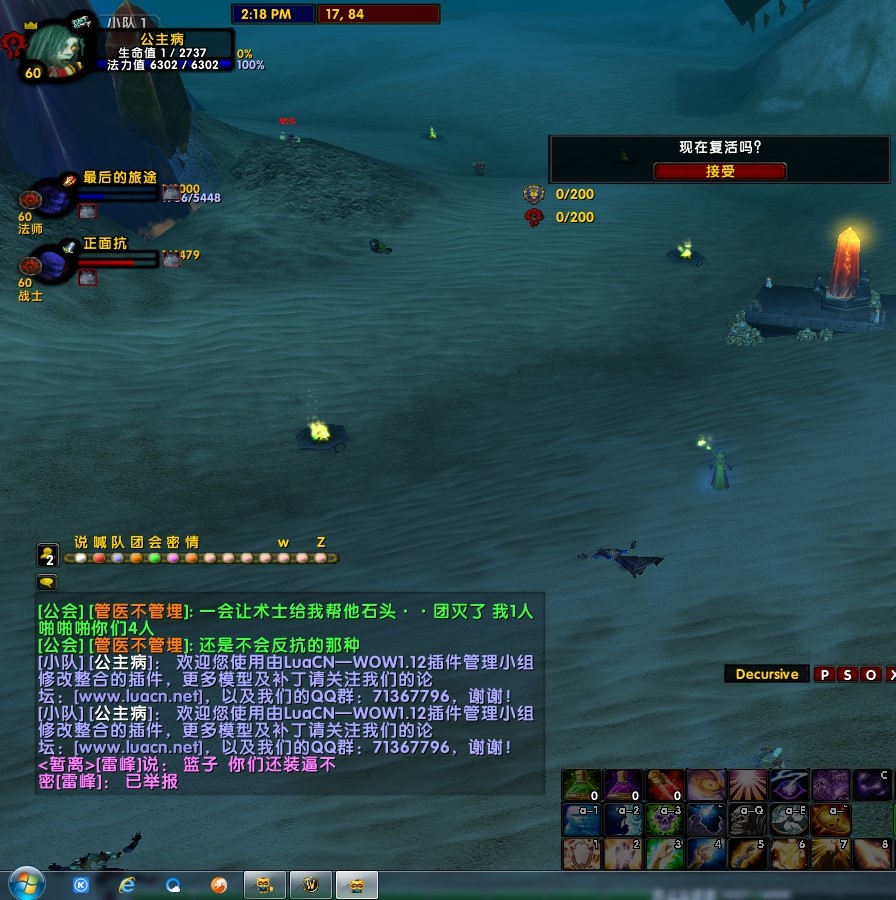Open the Windows Start menu
The width and height of the screenshot is (896, 900).
(x=27, y=884)
